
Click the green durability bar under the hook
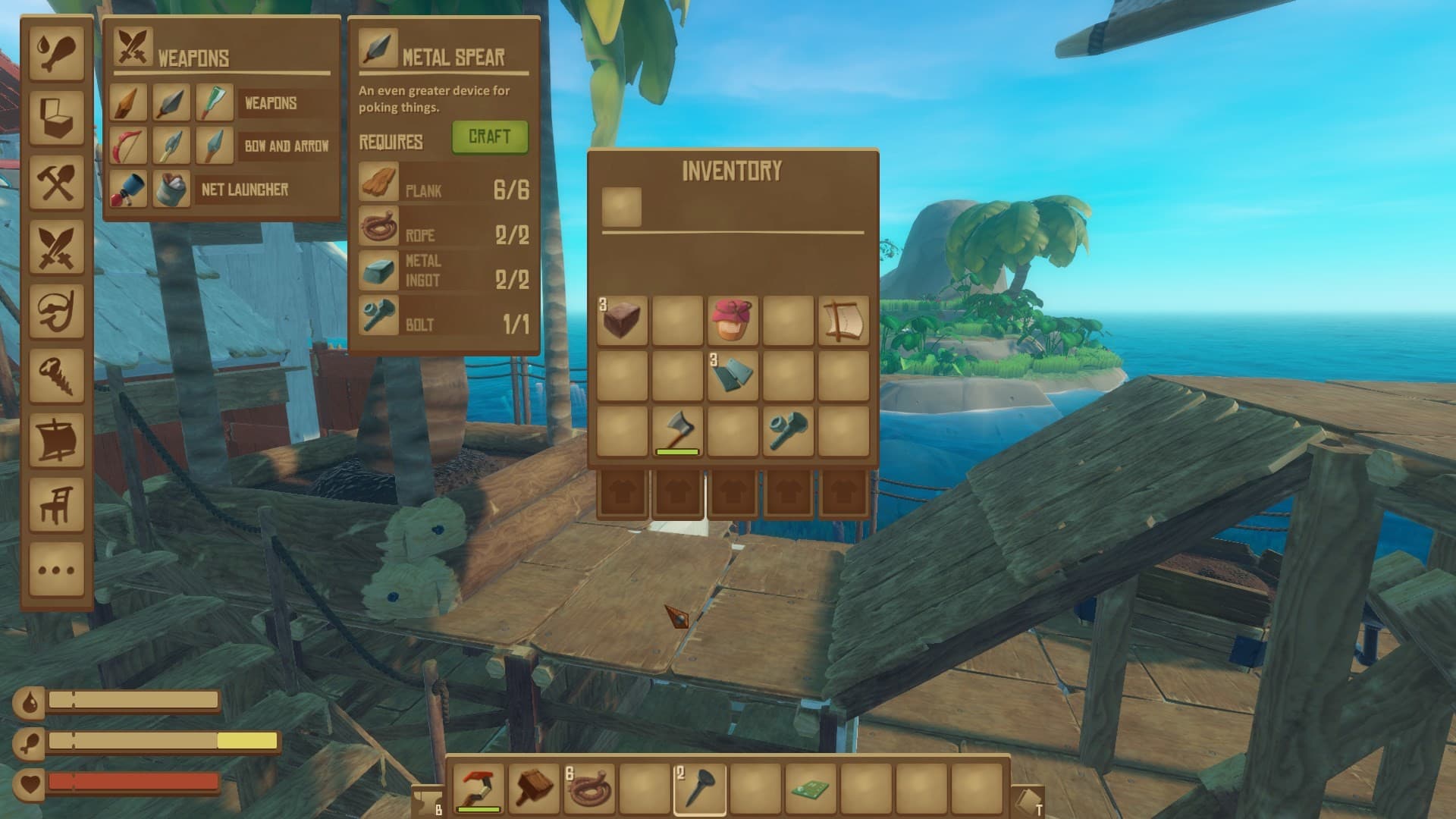pos(480,810)
